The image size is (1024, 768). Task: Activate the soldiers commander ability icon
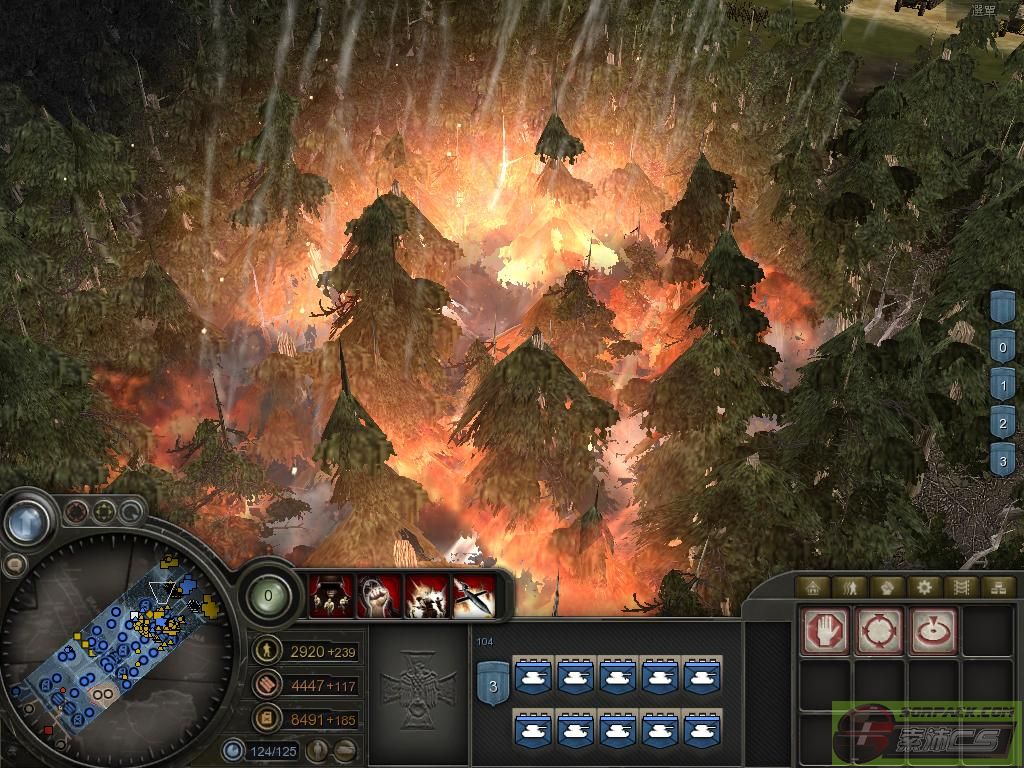[x=331, y=597]
